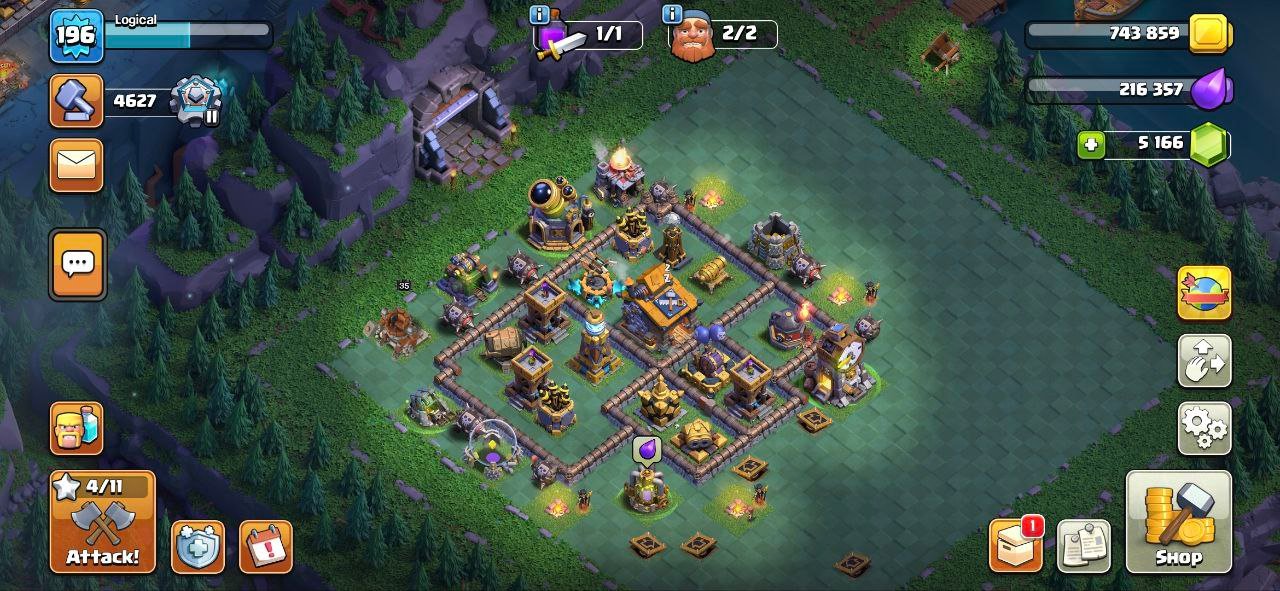The image size is (1280, 591).
Task: Open the crate with red notification badge
Action: click(x=1015, y=545)
